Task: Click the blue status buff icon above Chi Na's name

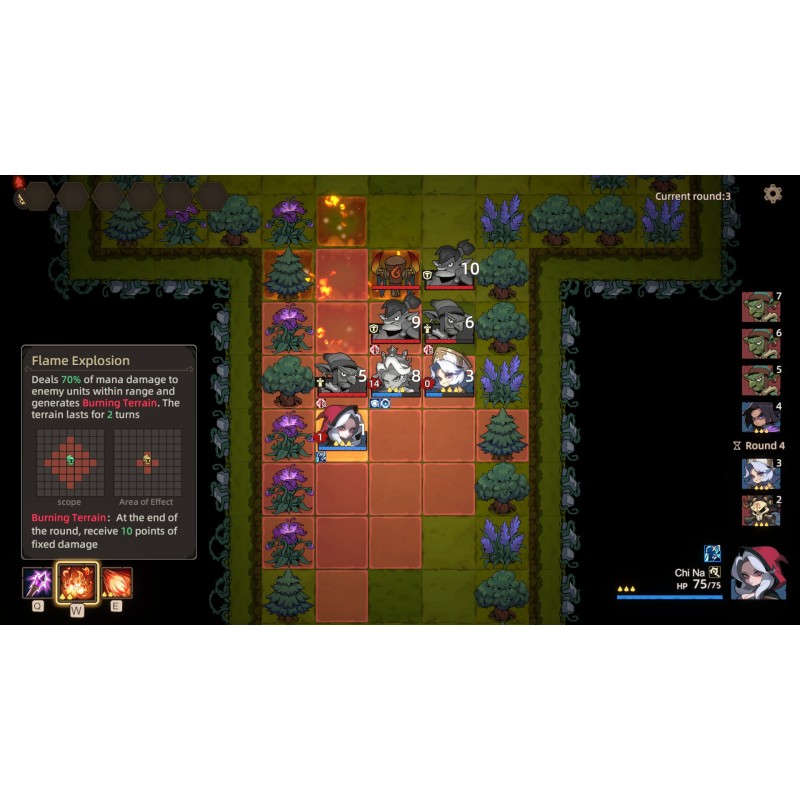Action: [x=712, y=553]
